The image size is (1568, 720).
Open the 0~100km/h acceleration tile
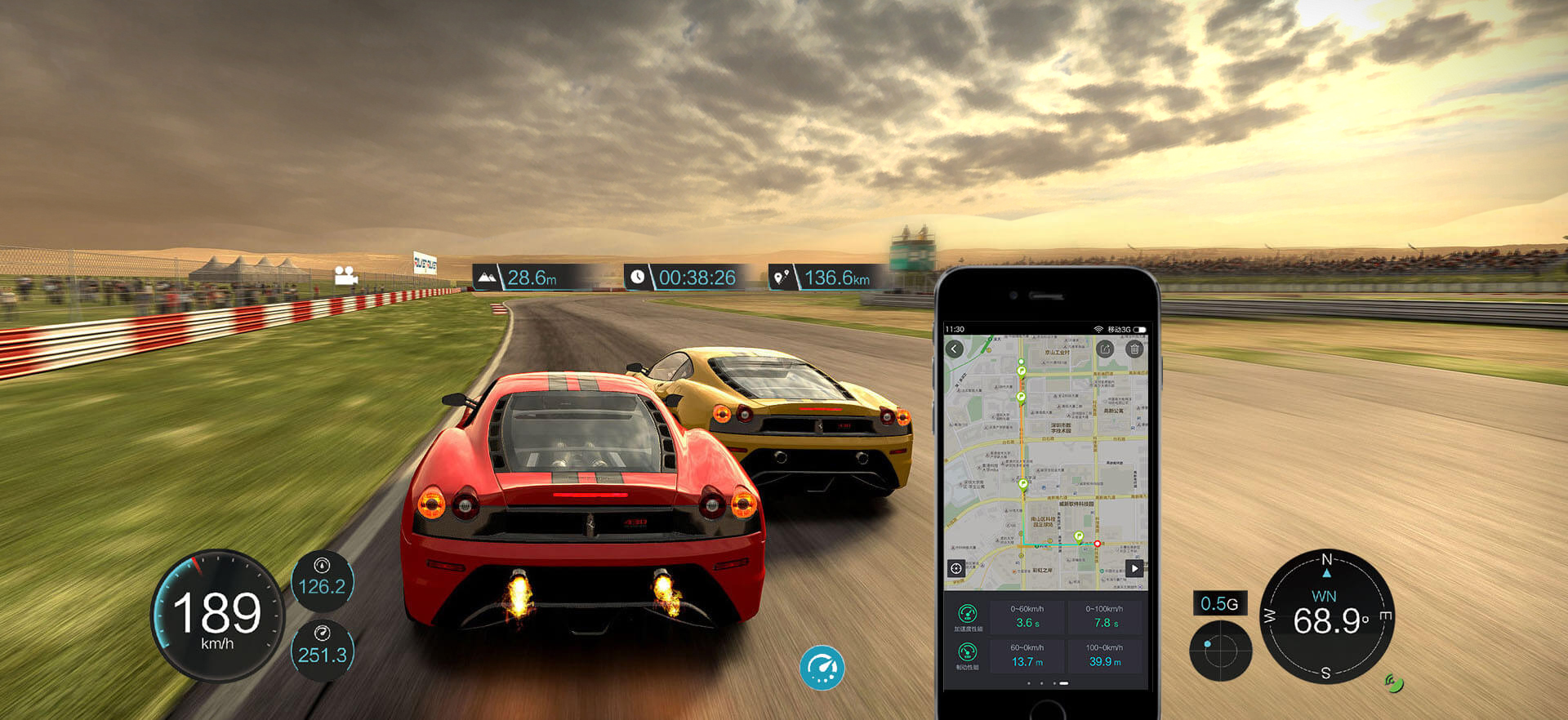[1104, 617]
